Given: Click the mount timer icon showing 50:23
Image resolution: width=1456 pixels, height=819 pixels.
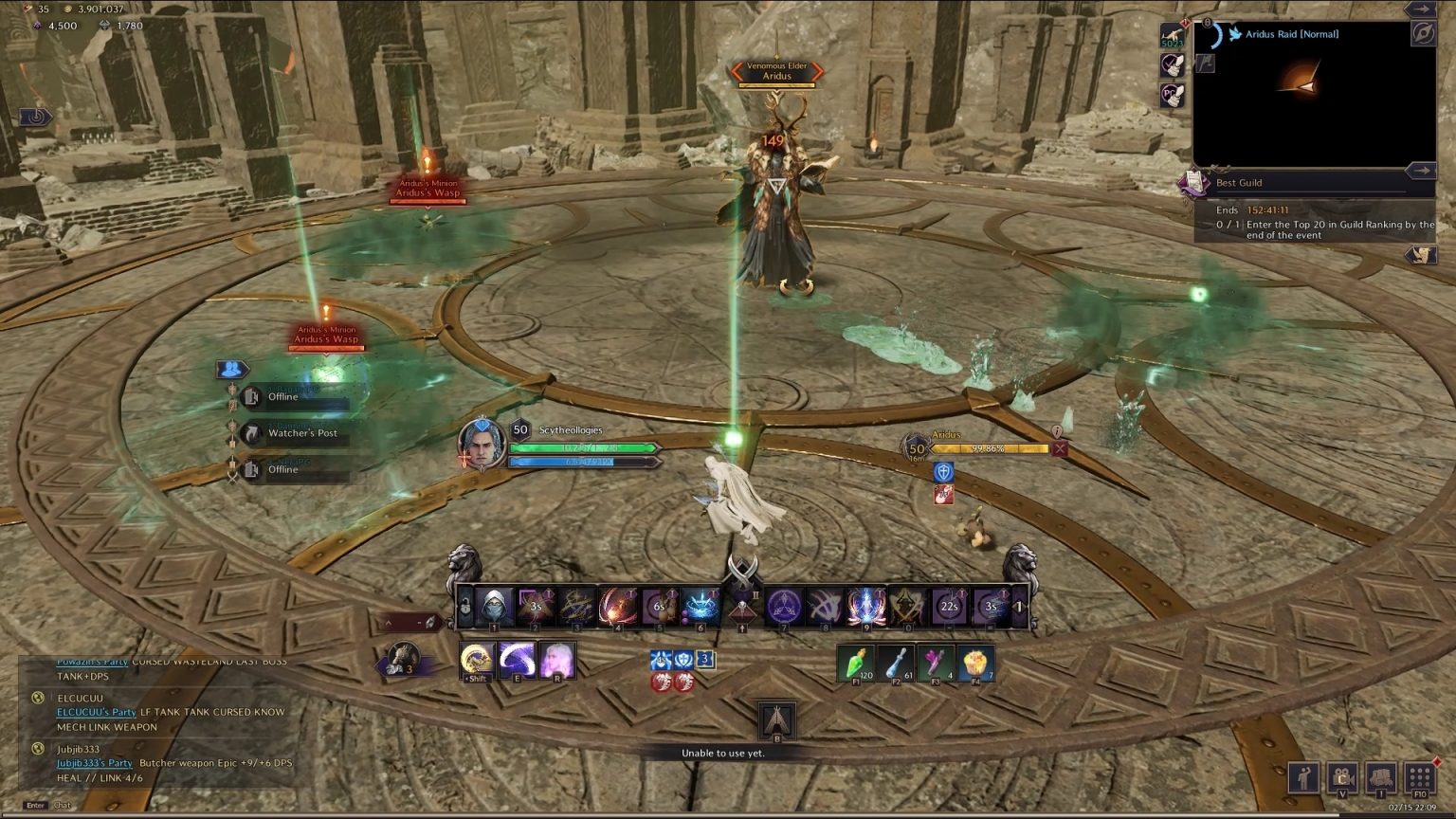Looking at the screenshot, I should [1171, 33].
